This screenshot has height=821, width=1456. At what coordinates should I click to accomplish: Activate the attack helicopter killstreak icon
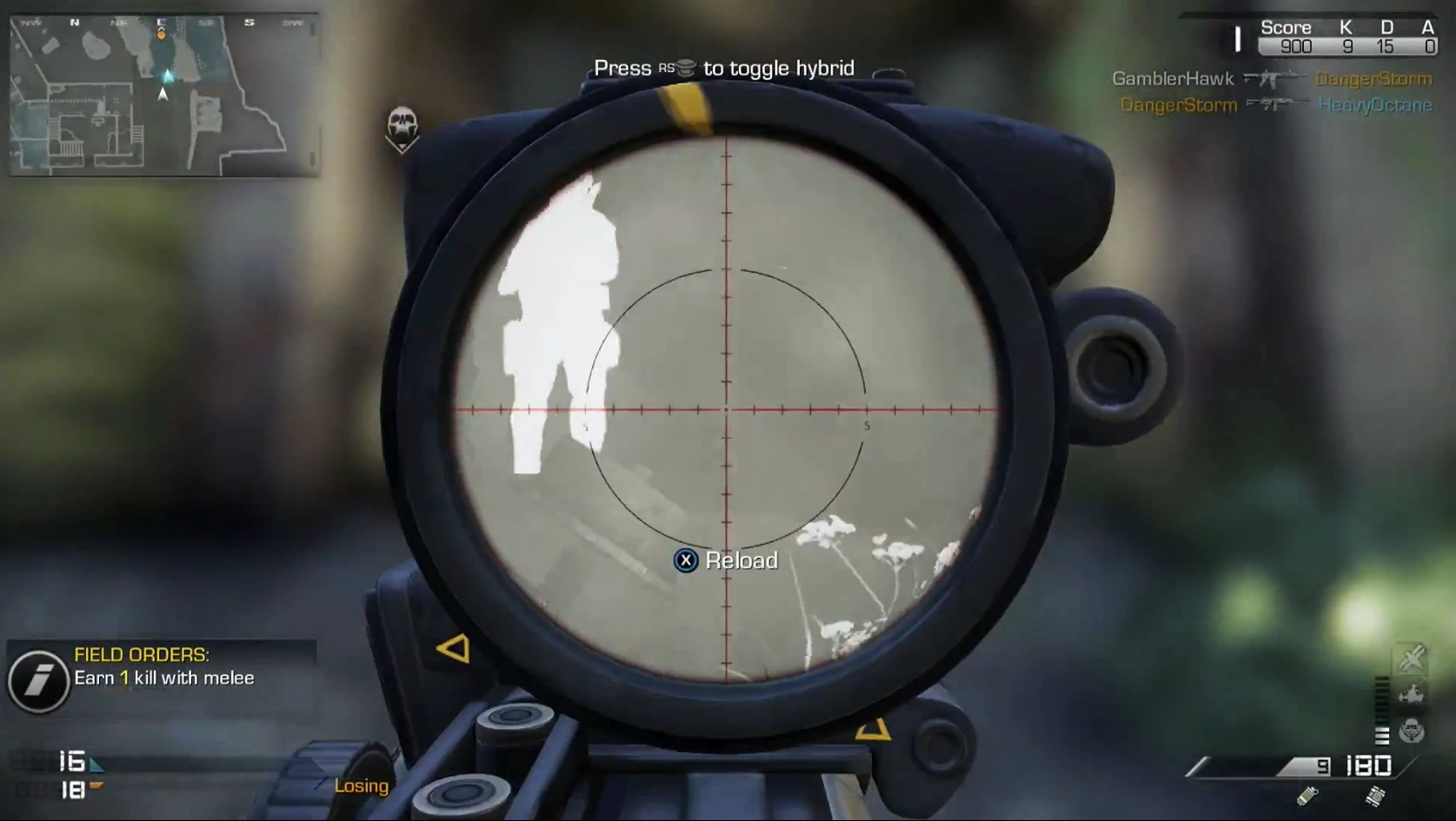1410,692
